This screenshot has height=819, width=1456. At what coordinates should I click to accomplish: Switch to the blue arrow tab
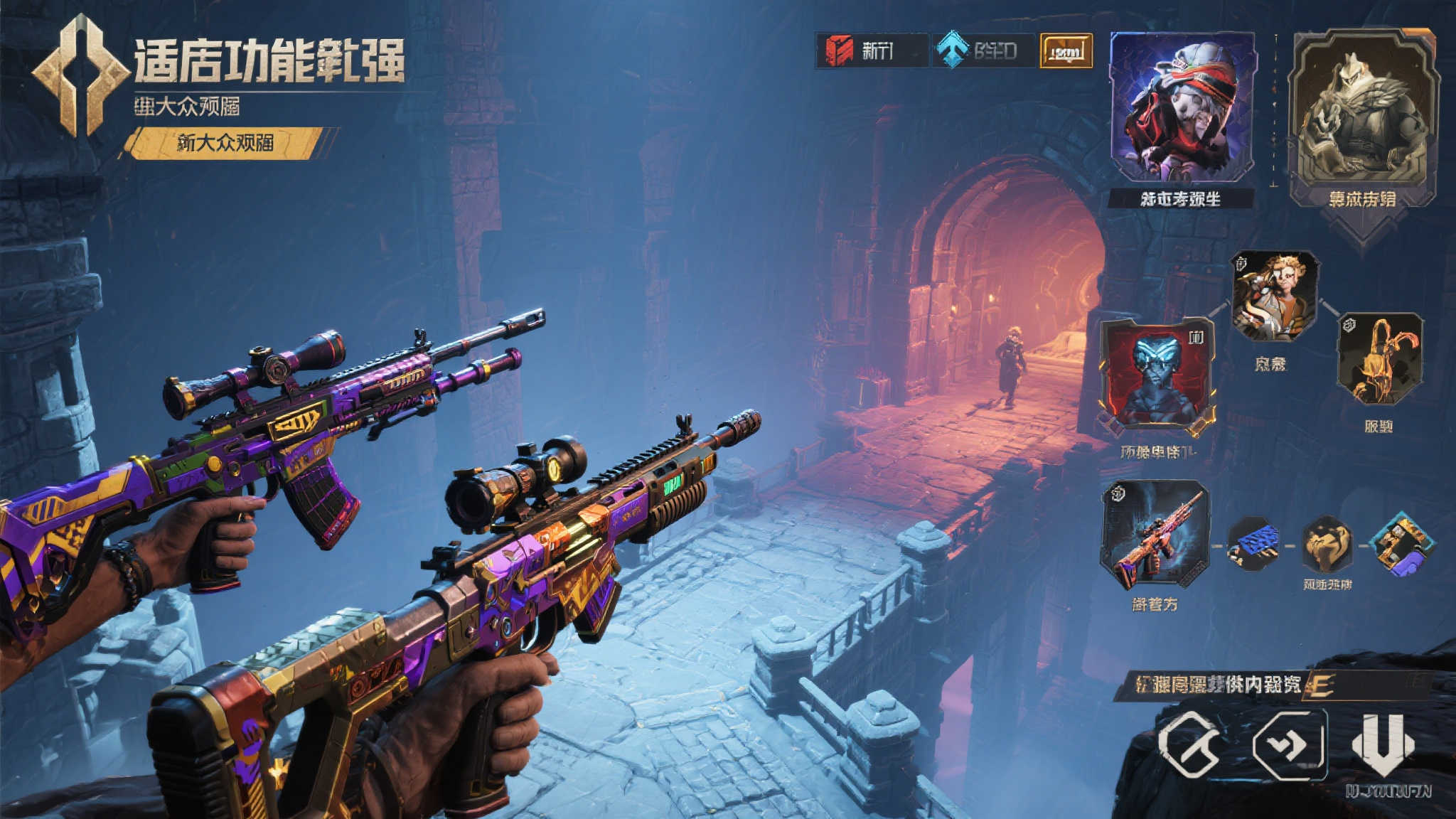click(x=983, y=50)
